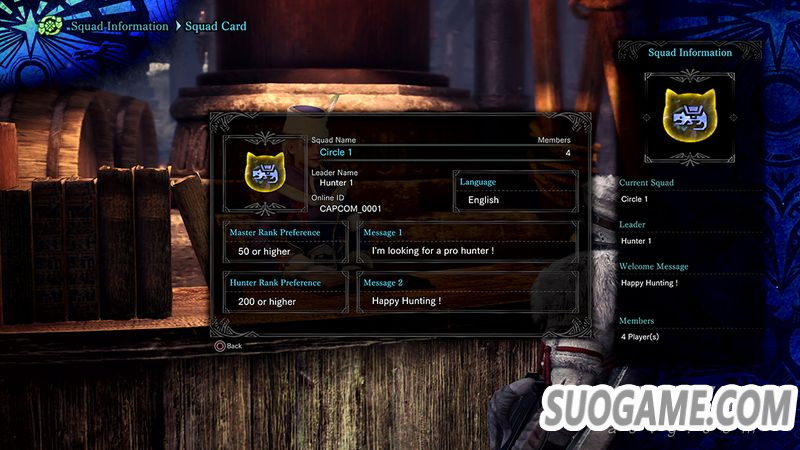Edit the Hunter Rank Preference box
800x450 pixels.
[286, 293]
